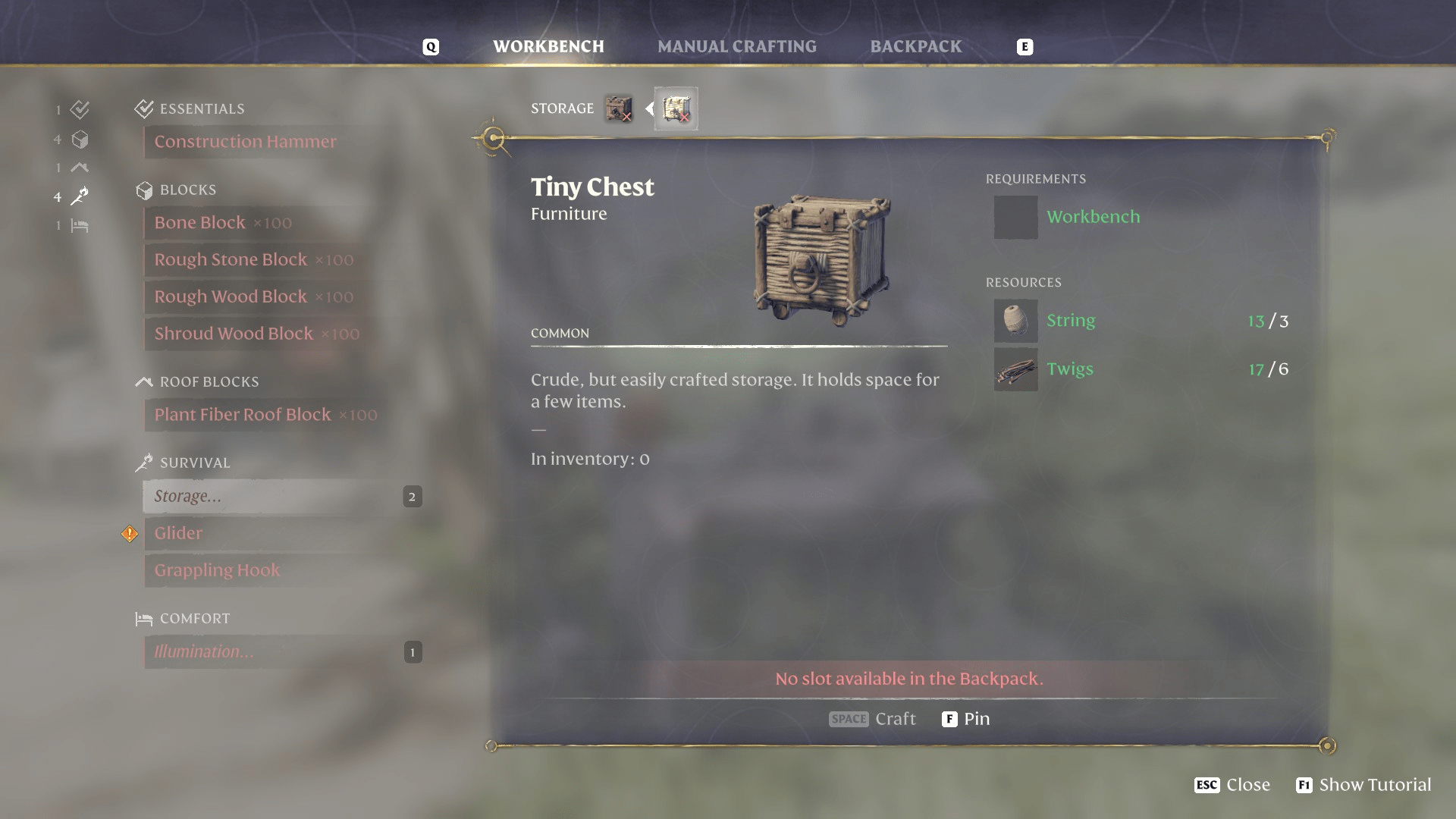Click the String resource icon
1456x819 pixels.
(1015, 320)
